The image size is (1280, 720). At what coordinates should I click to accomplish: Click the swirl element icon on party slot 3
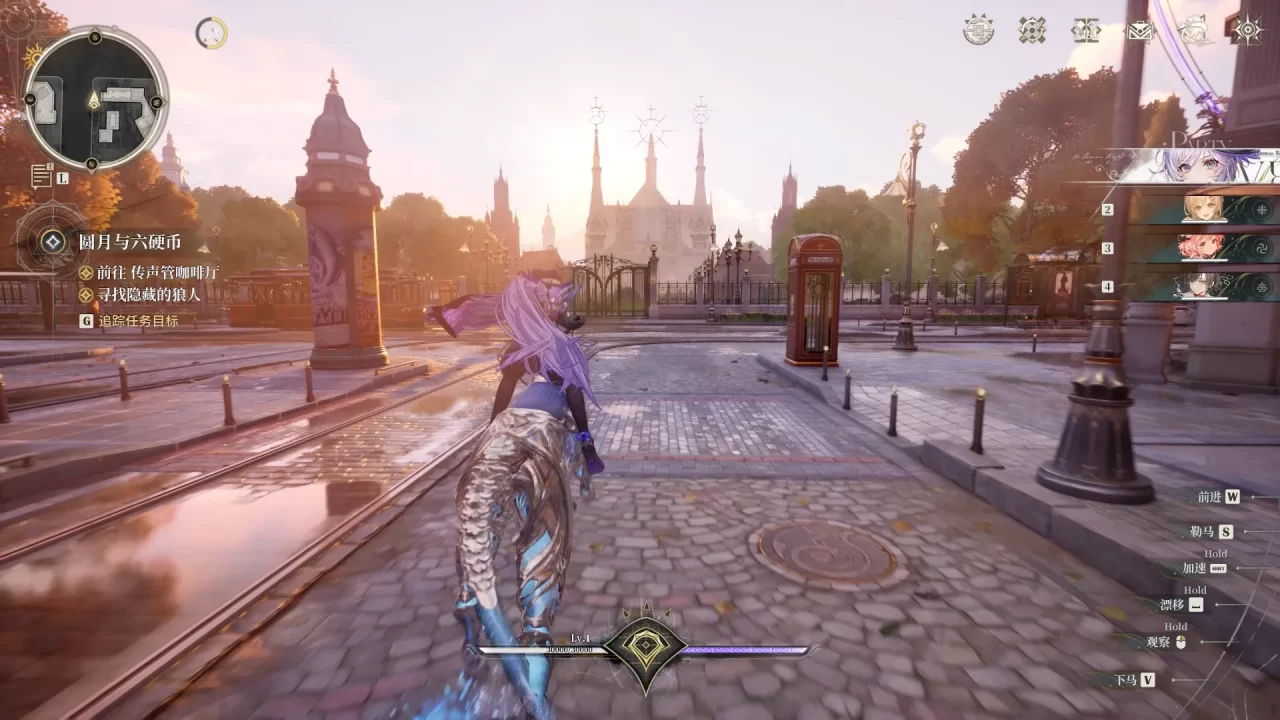pos(1262,249)
